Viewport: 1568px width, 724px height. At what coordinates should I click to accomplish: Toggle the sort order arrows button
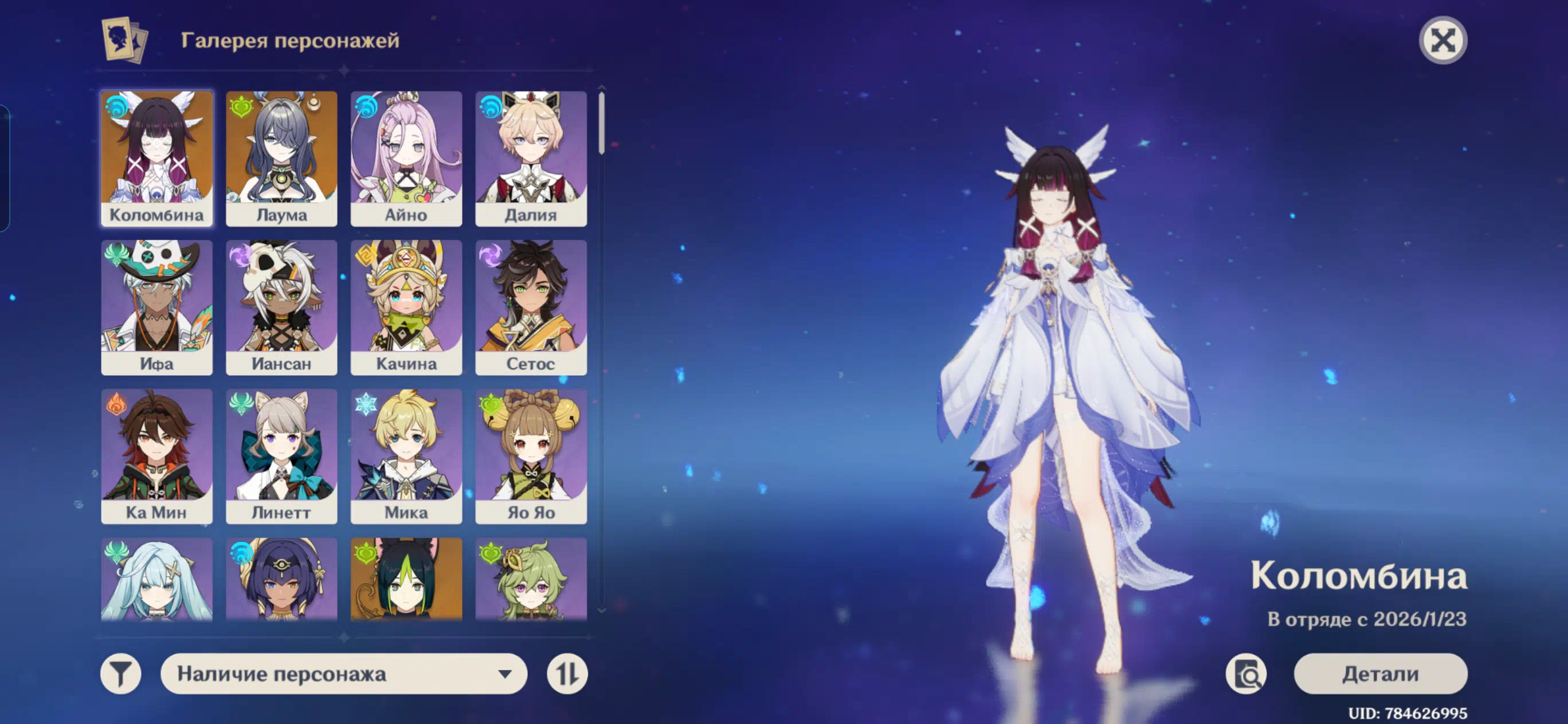[x=567, y=674]
